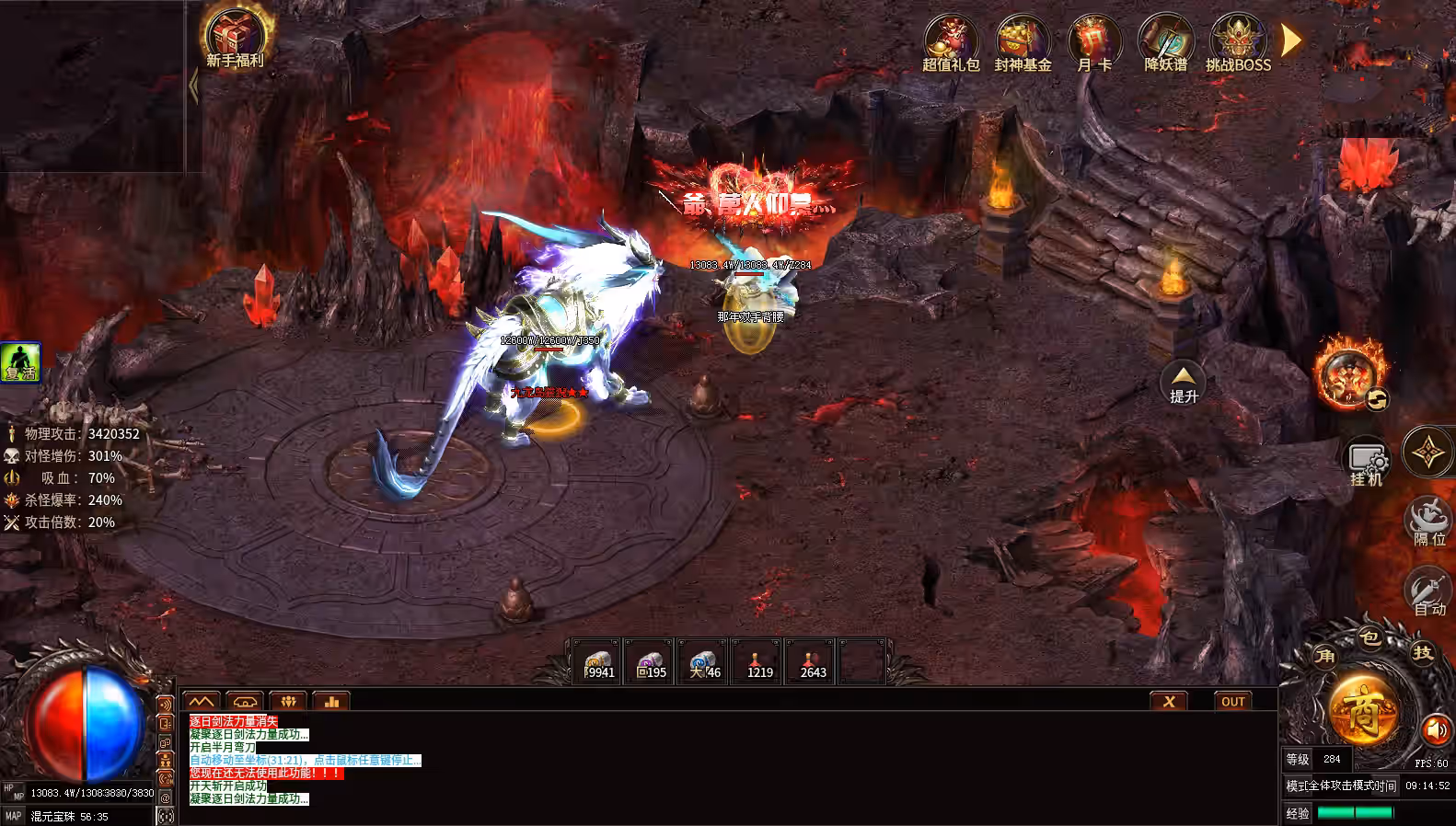Open the 挑战BOSS challenge menu
The height and width of the screenshot is (826, 1456).
[x=1237, y=41]
